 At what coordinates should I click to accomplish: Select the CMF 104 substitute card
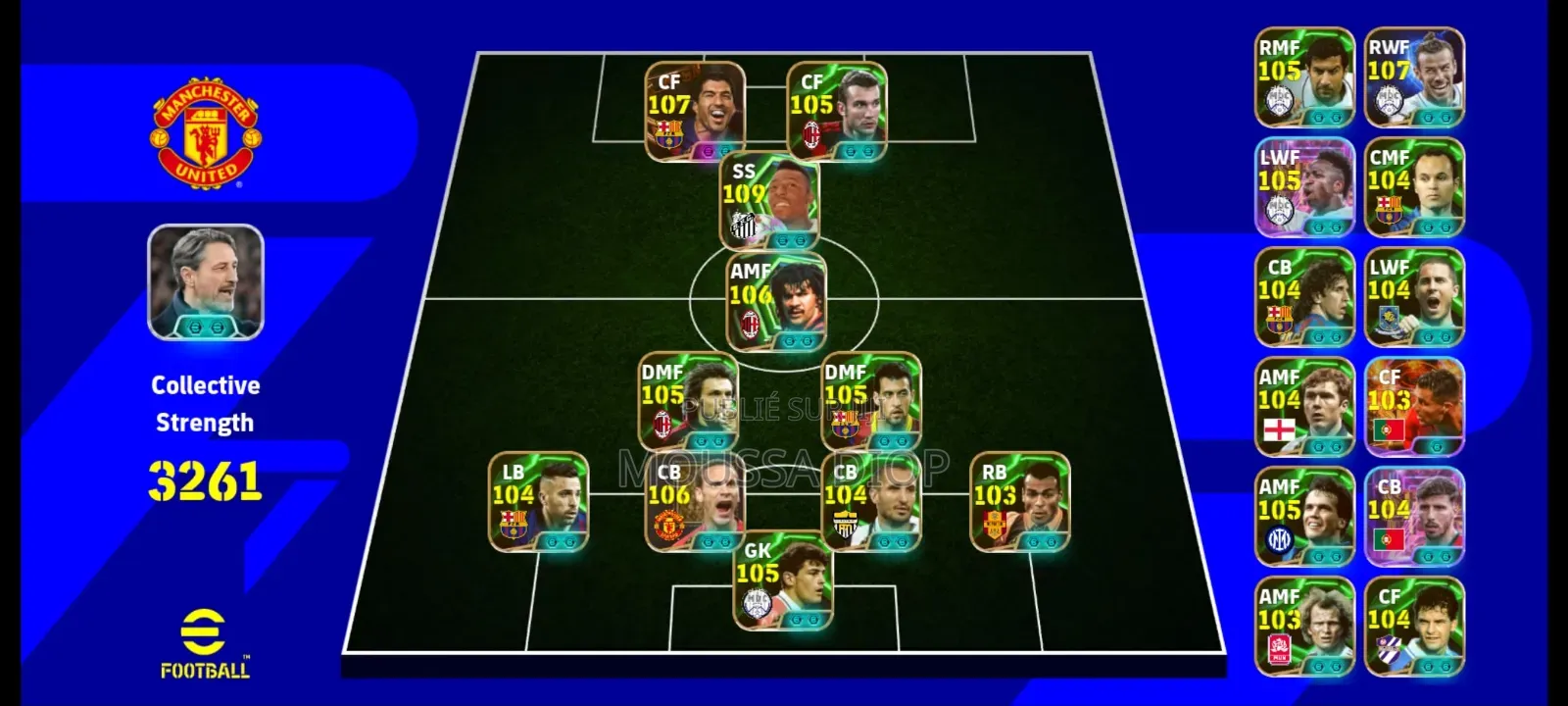tap(1414, 187)
